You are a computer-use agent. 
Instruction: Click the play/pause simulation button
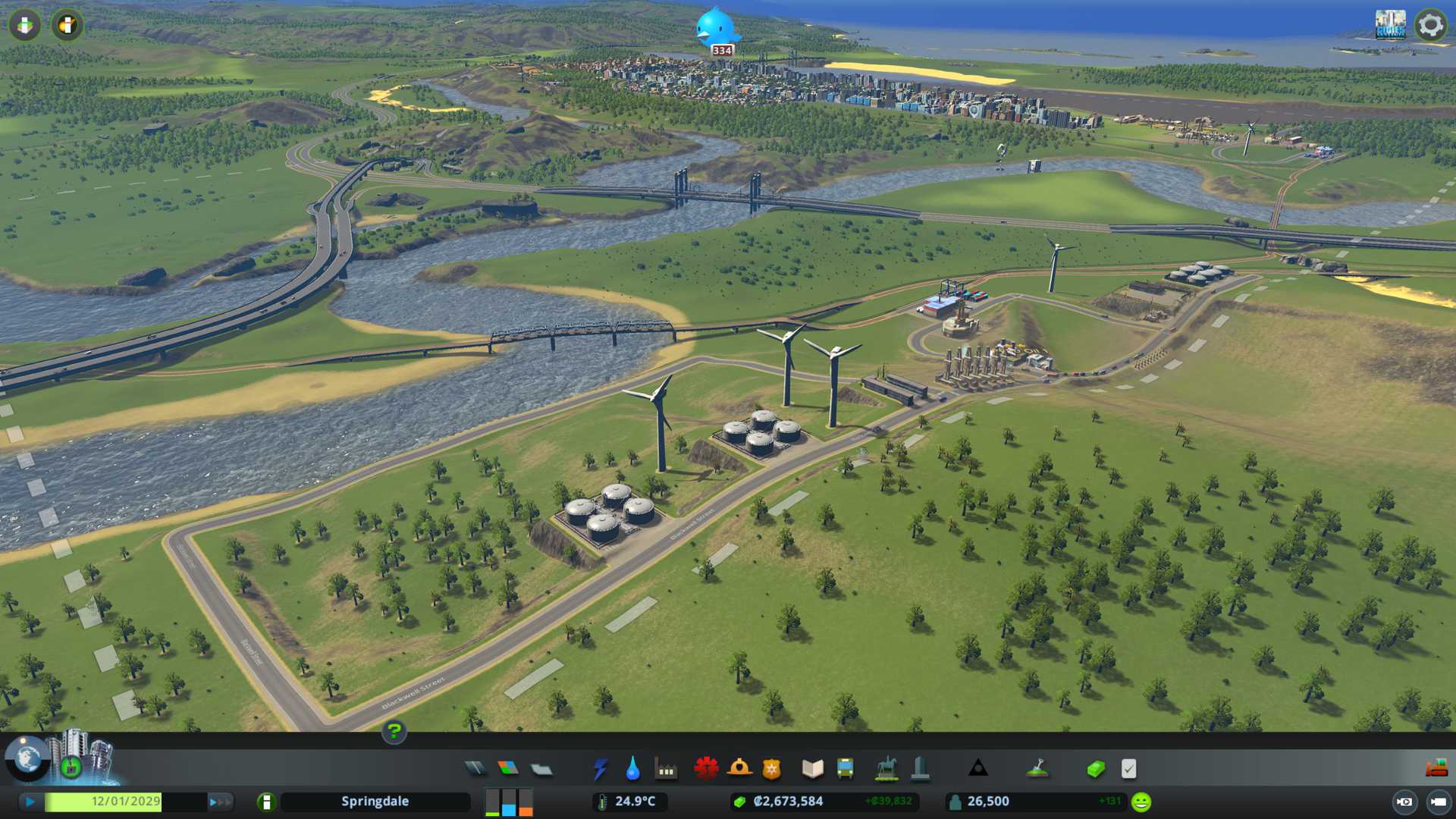click(x=30, y=802)
